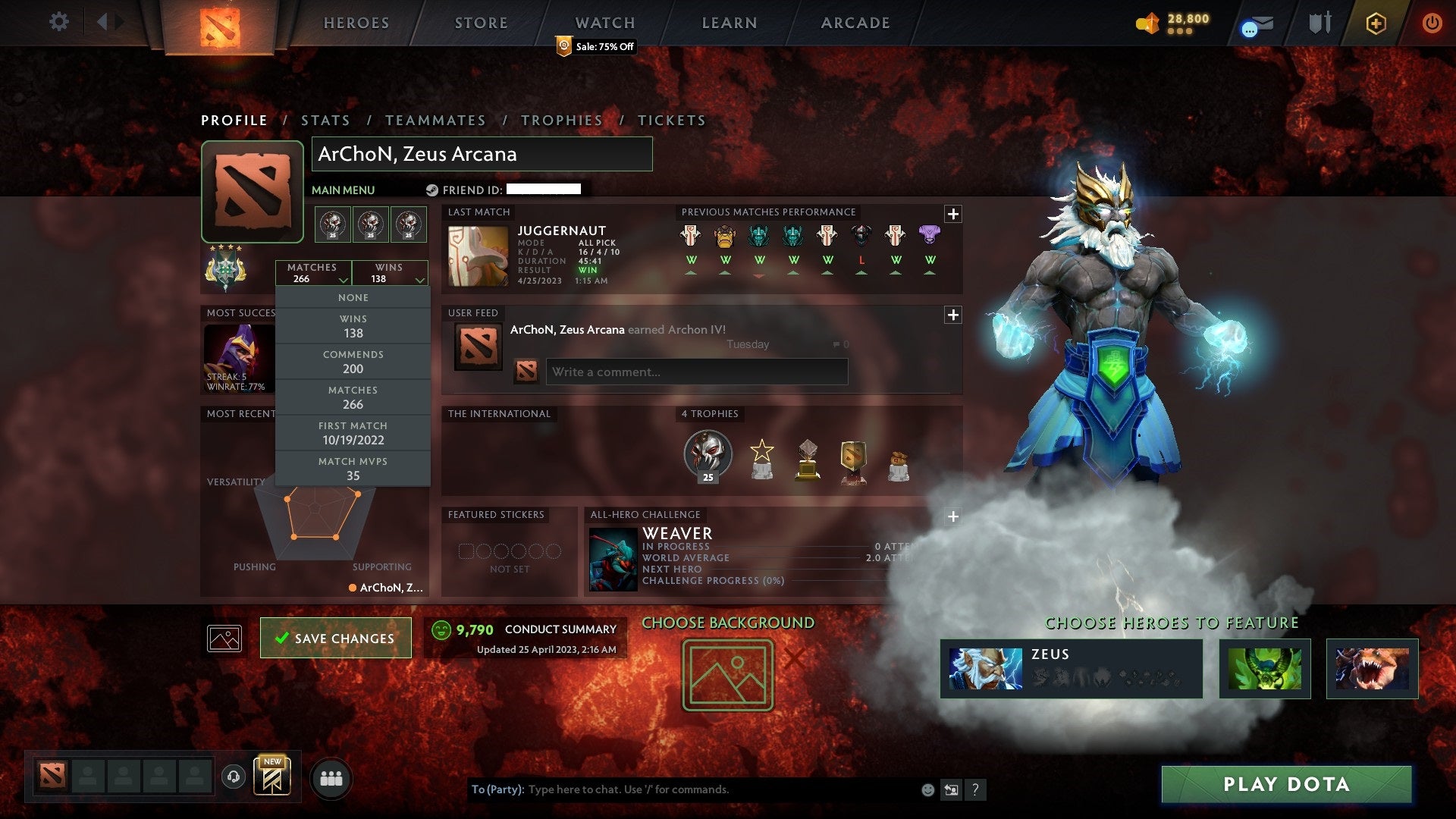Open the friends list icon bottom left

click(331, 777)
